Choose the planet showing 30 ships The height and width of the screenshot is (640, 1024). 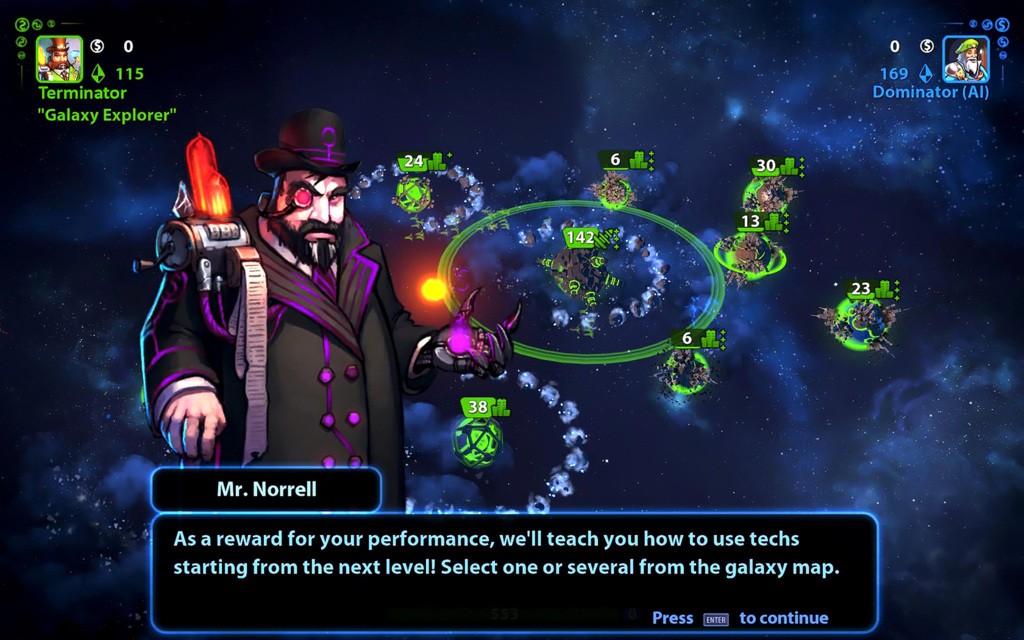coord(767,193)
